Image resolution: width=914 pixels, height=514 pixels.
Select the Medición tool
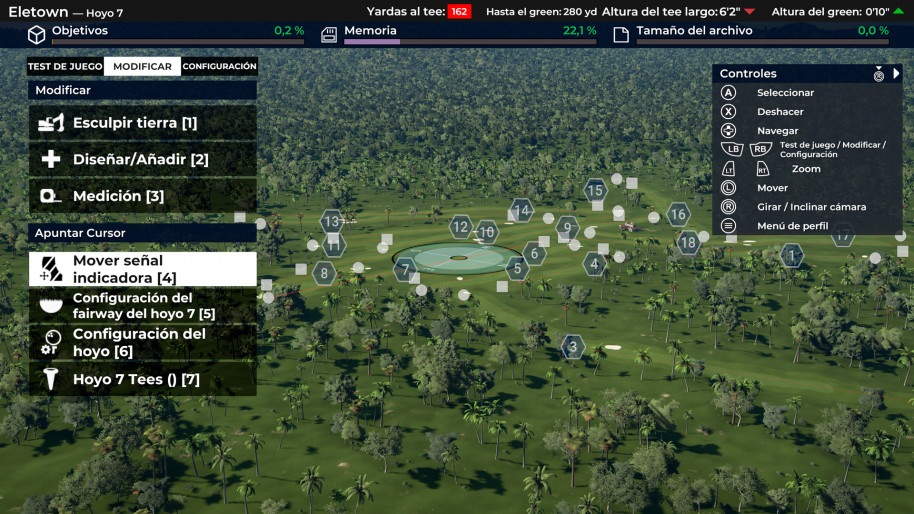[x=142, y=196]
